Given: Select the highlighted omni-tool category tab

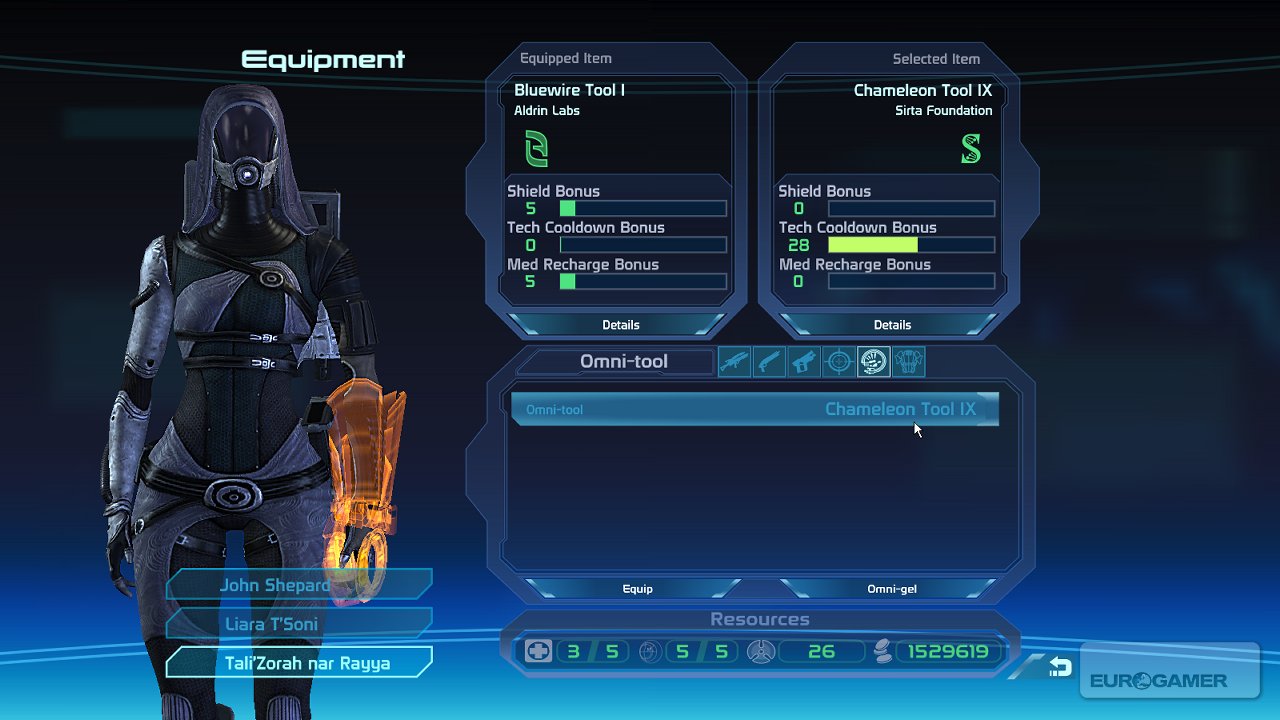Looking at the screenshot, I should [874, 362].
